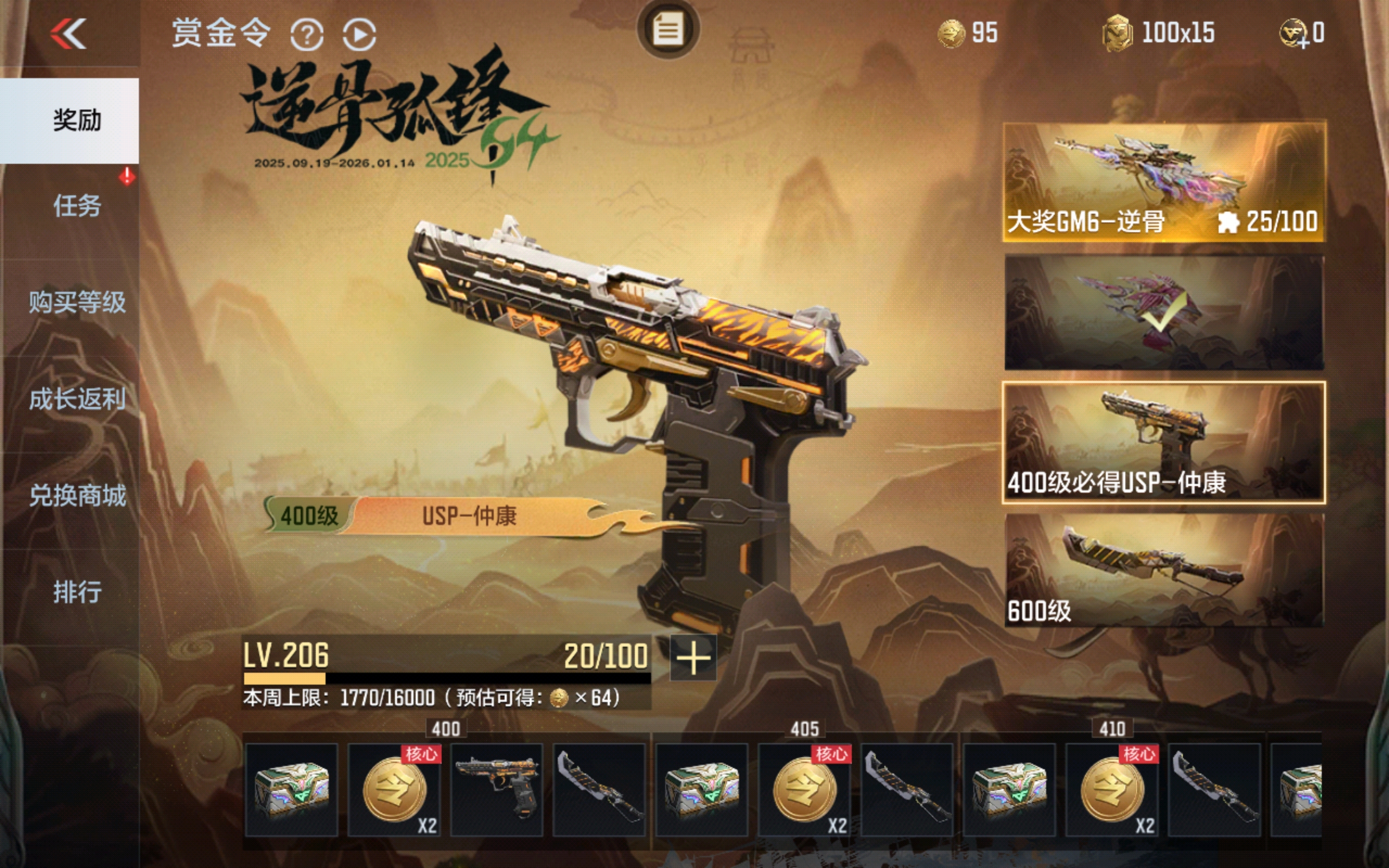The width and height of the screenshot is (1389, 868).
Task: Select the level 410 核心 gold coin reward
Action: click(x=1111, y=789)
